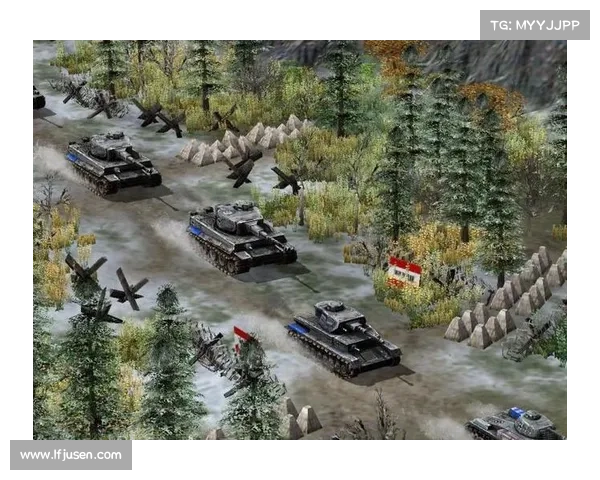600x480 pixels.
Task: Open the www.lfjusen.com website label
Action: click(71, 455)
